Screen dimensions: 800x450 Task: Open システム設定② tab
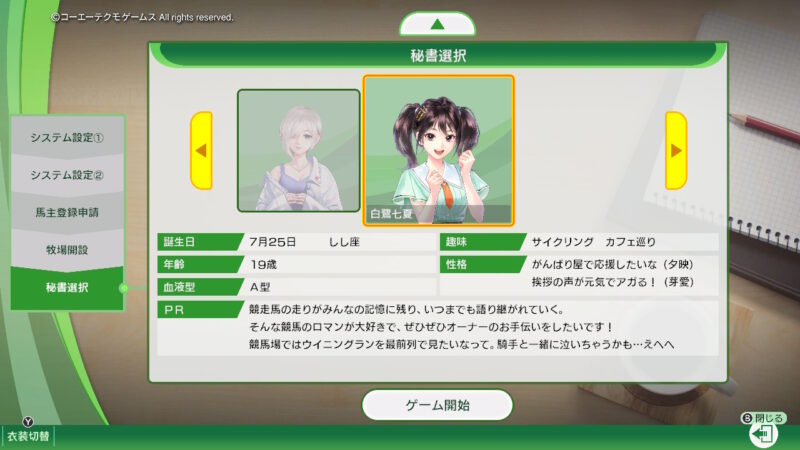(x=67, y=175)
